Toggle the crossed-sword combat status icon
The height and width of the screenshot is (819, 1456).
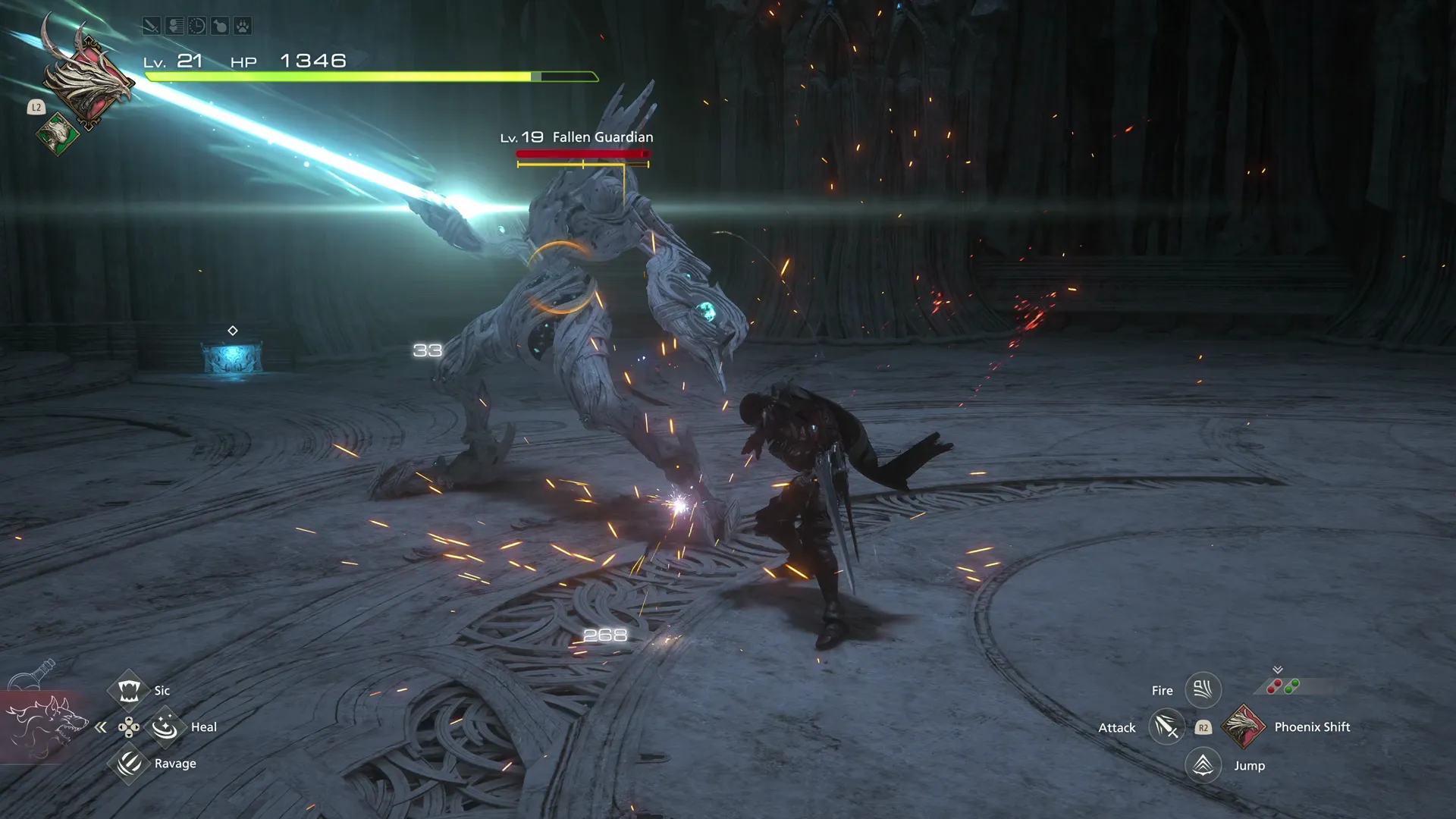pyautogui.click(x=150, y=27)
